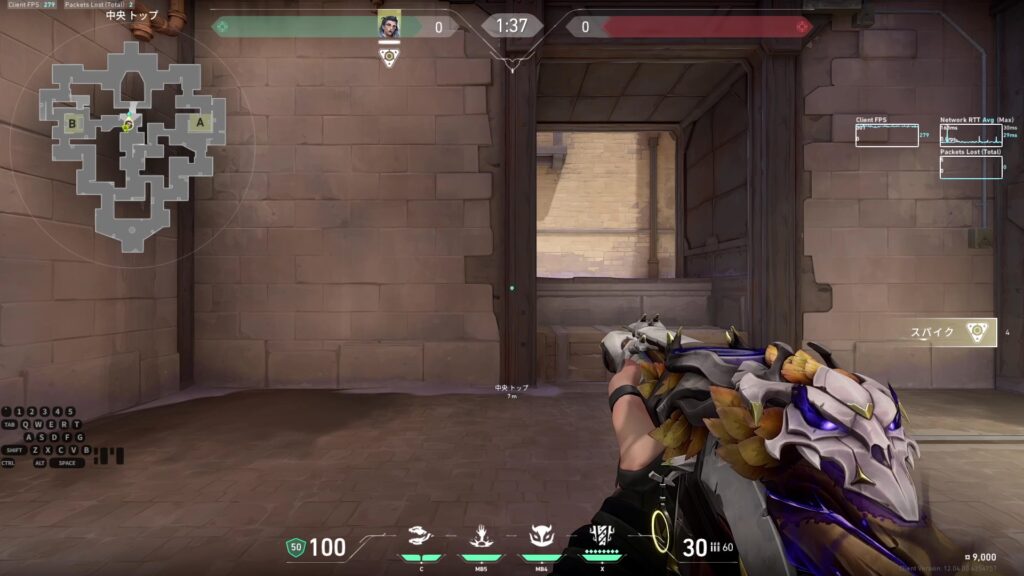Click the agent portrait on the team bar
The image size is (1024, 576).
click(x=389, y=26)
